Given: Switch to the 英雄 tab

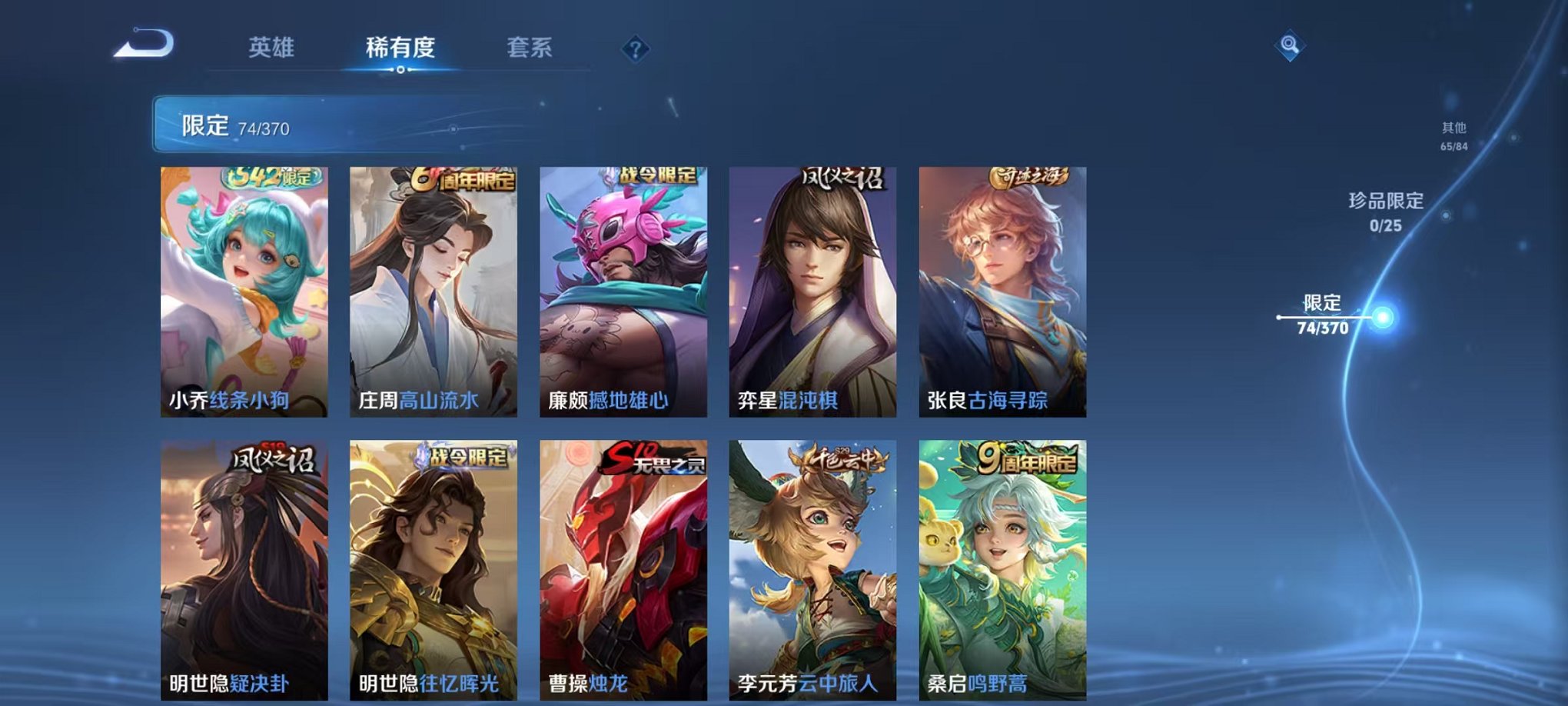Looking at the screenshot, I should [273, 48].
